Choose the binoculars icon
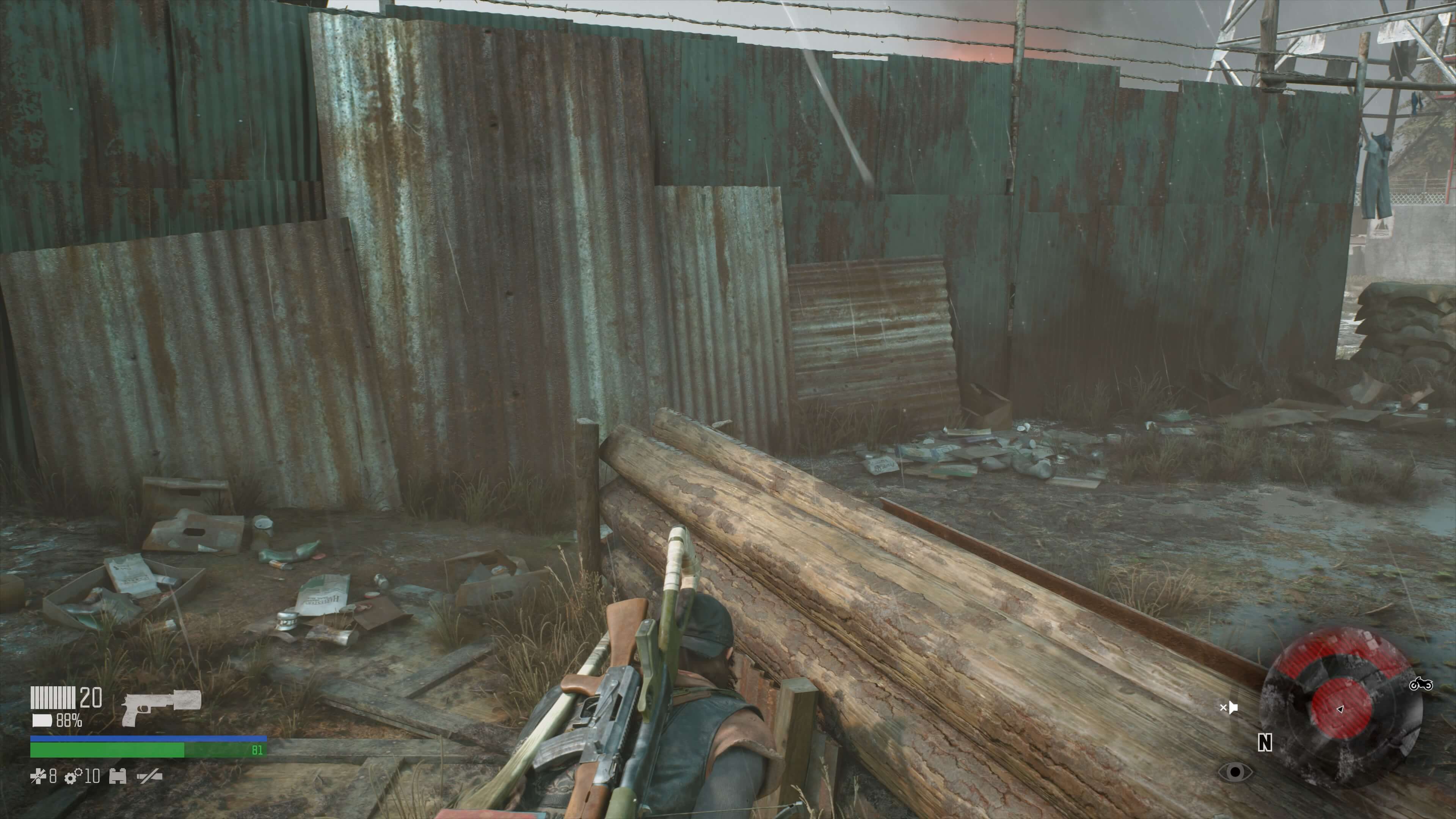The image size is (1456, 819). [x=118, y=777]
